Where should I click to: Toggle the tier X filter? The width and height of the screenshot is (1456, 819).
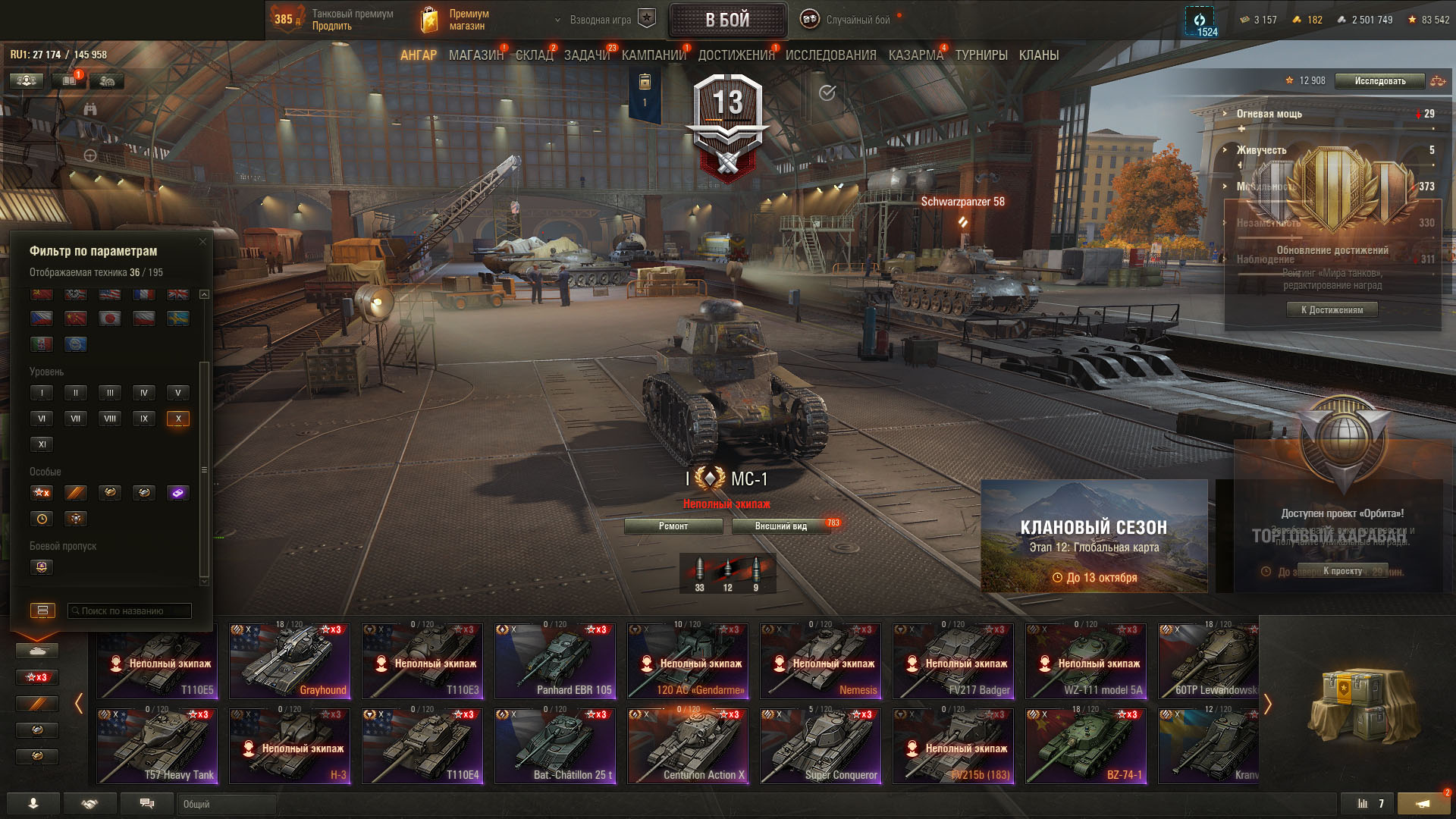178,419
